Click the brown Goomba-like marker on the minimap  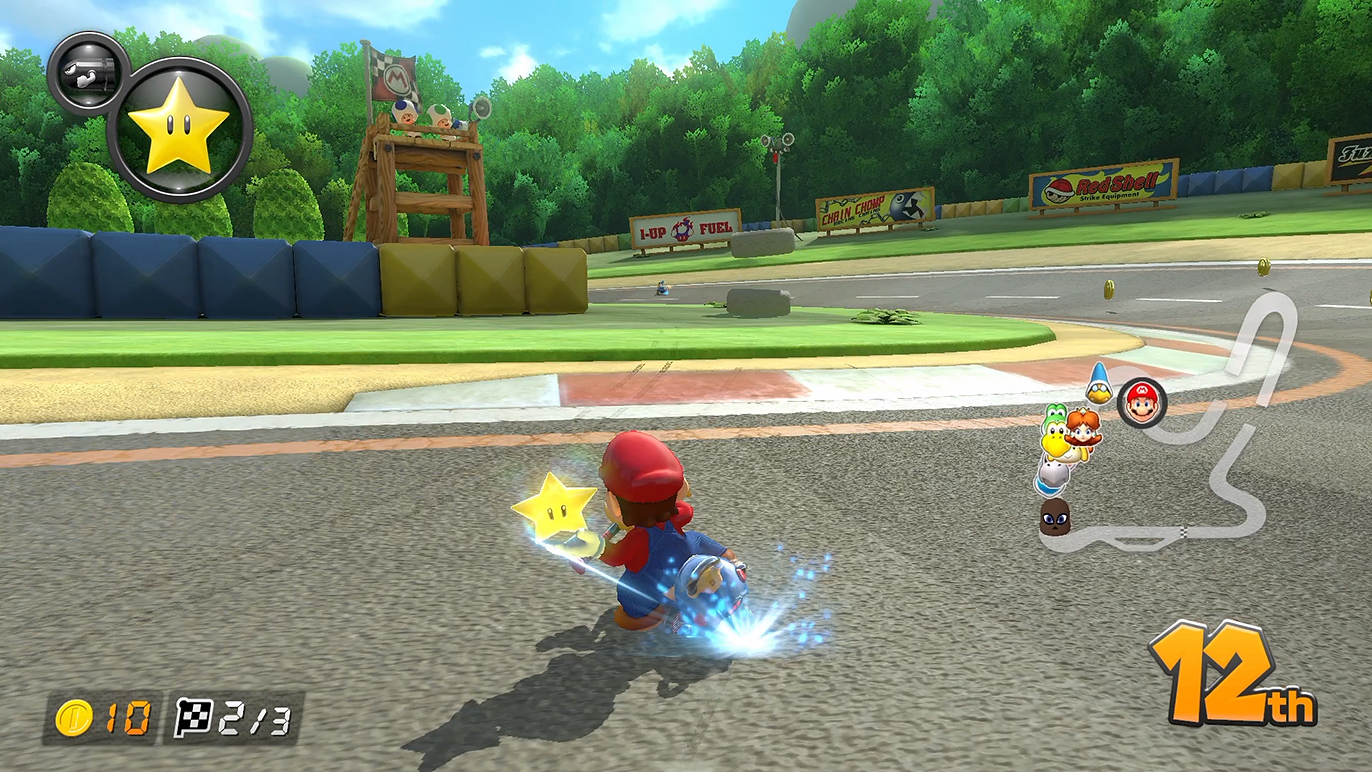(x=1054, y=515)
